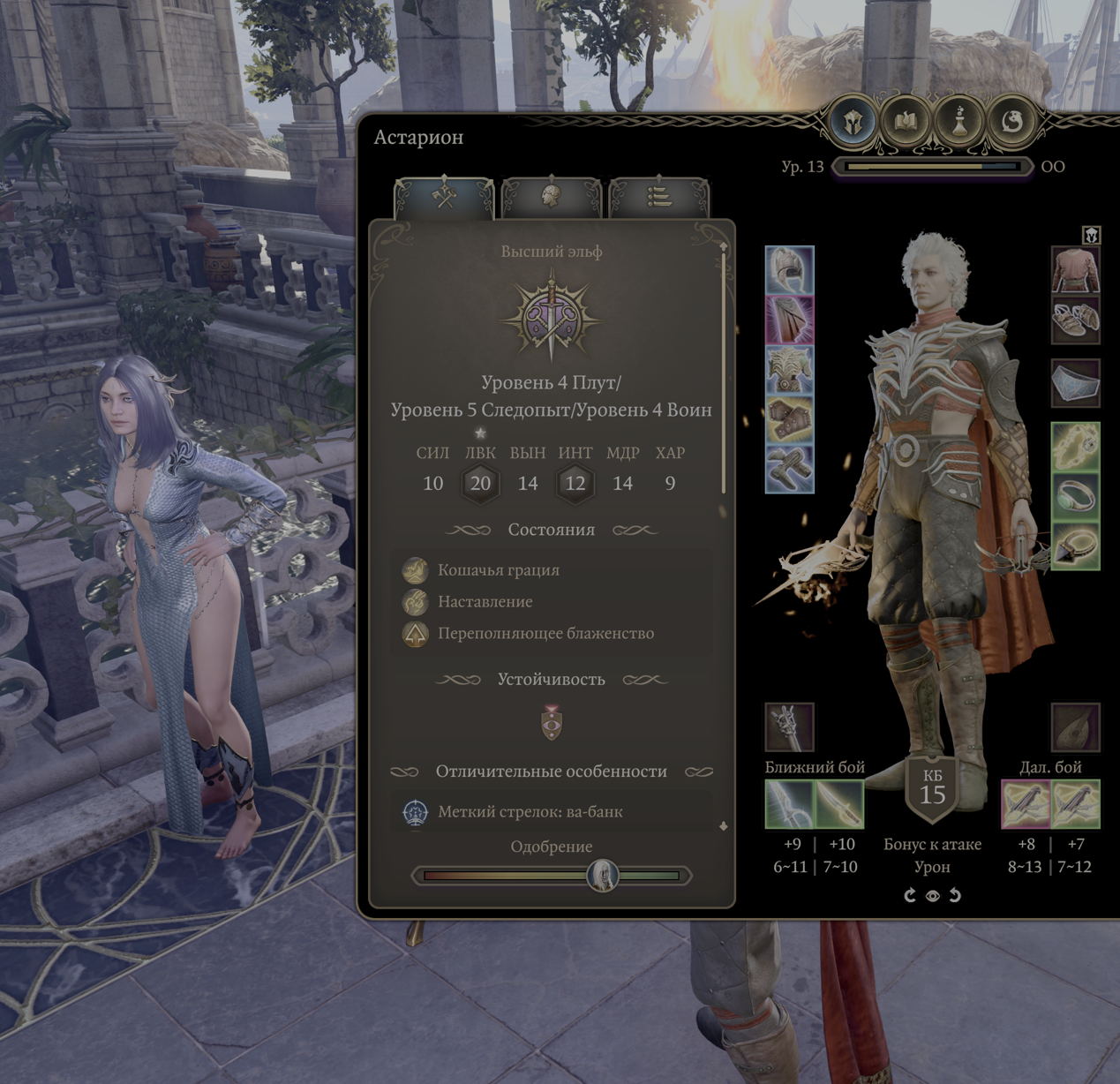Select the helmet character sheet icon at top
The image size is (1120, 1084).
pyautogui.click(x=853, y=121)
